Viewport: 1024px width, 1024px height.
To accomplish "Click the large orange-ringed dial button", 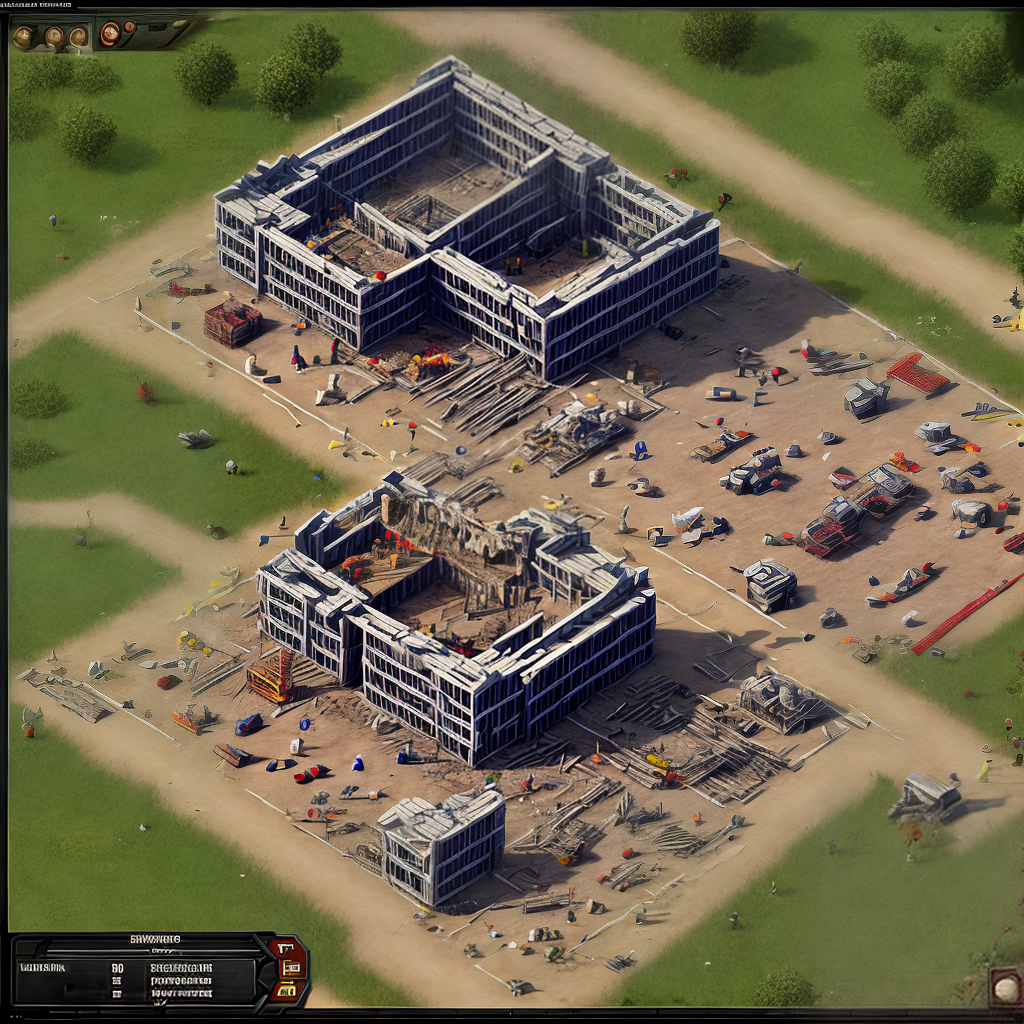I will click(x=110, y=34).
